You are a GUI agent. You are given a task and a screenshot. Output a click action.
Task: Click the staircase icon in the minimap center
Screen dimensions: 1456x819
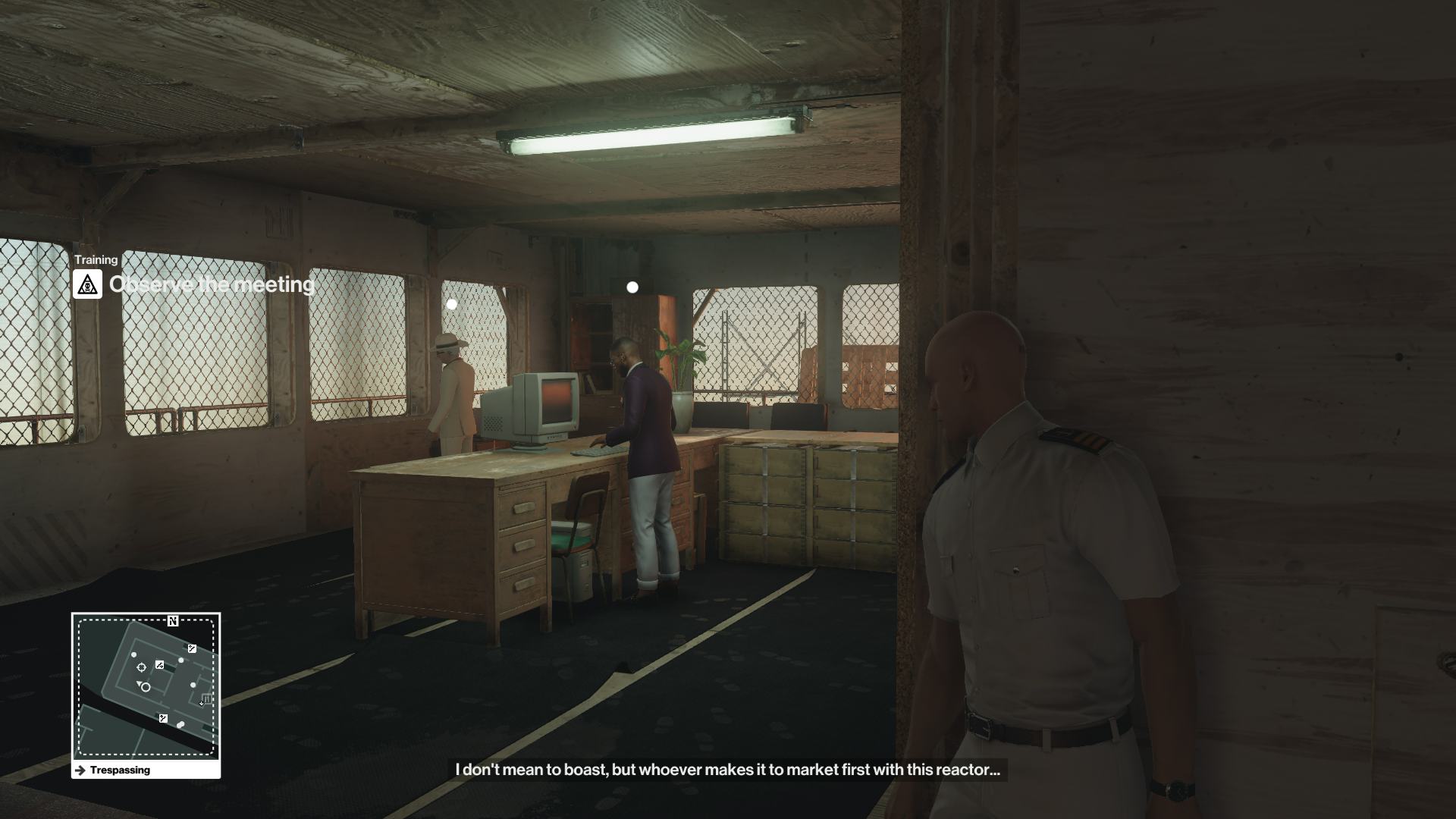[x=159, y=665]
